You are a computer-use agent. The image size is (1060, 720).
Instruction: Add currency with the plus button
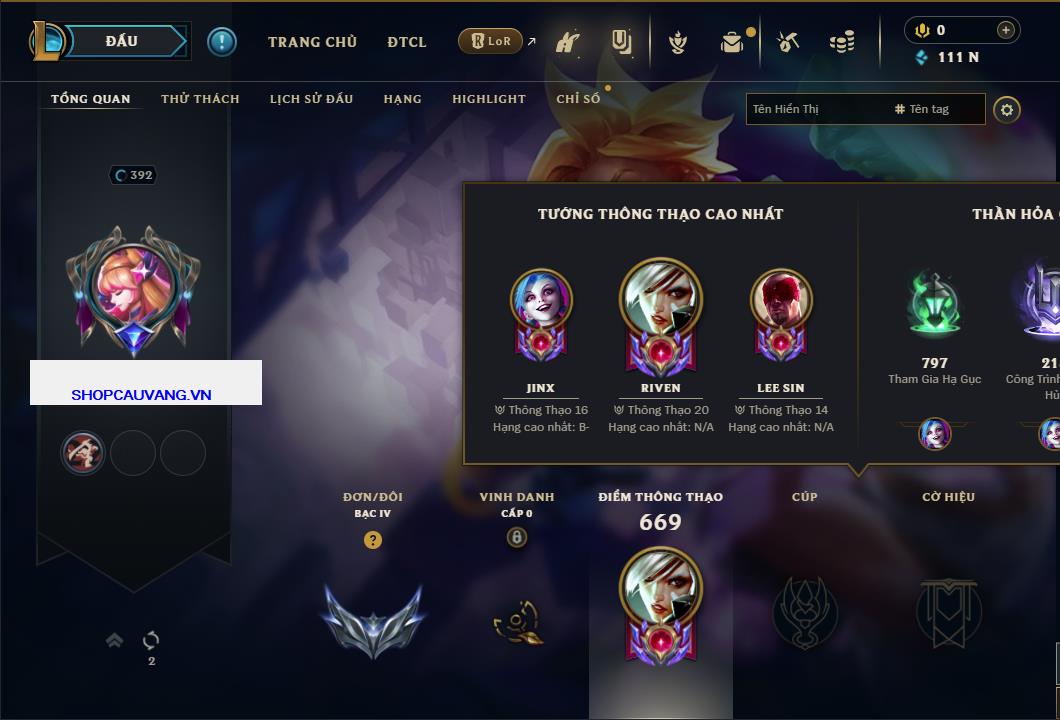1006,30
